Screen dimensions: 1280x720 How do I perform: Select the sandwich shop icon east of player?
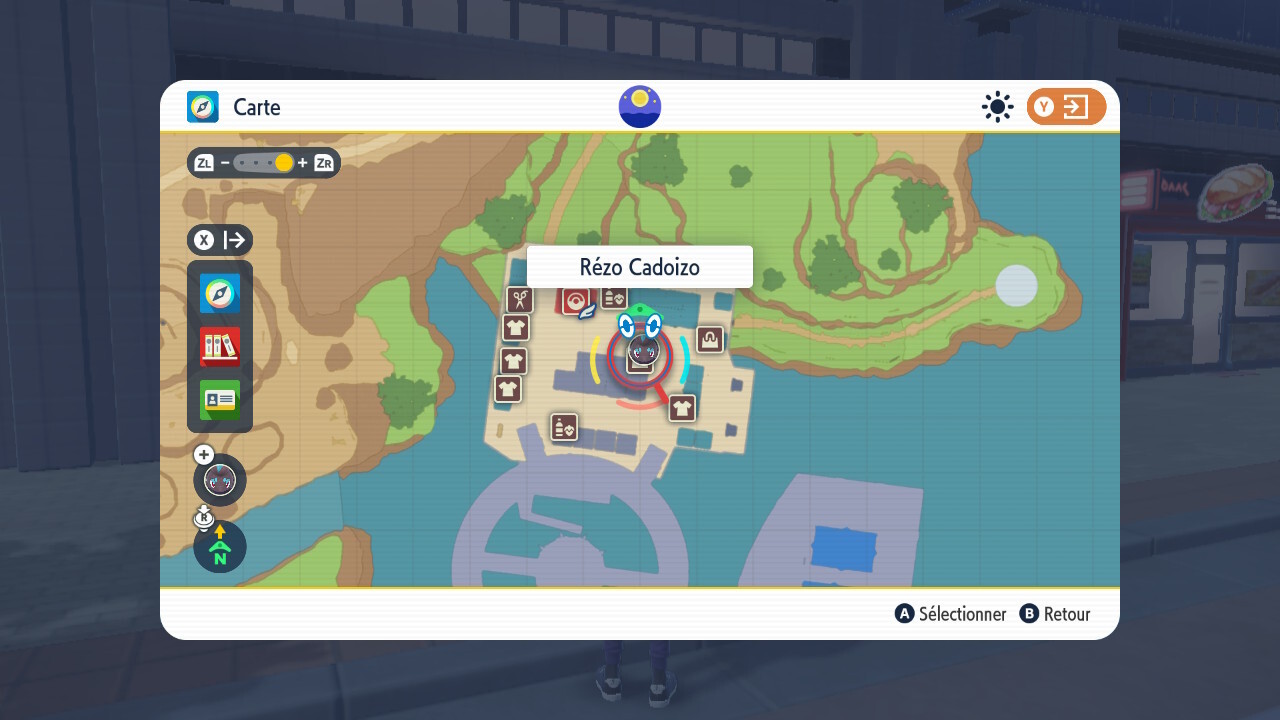(708, 339)
